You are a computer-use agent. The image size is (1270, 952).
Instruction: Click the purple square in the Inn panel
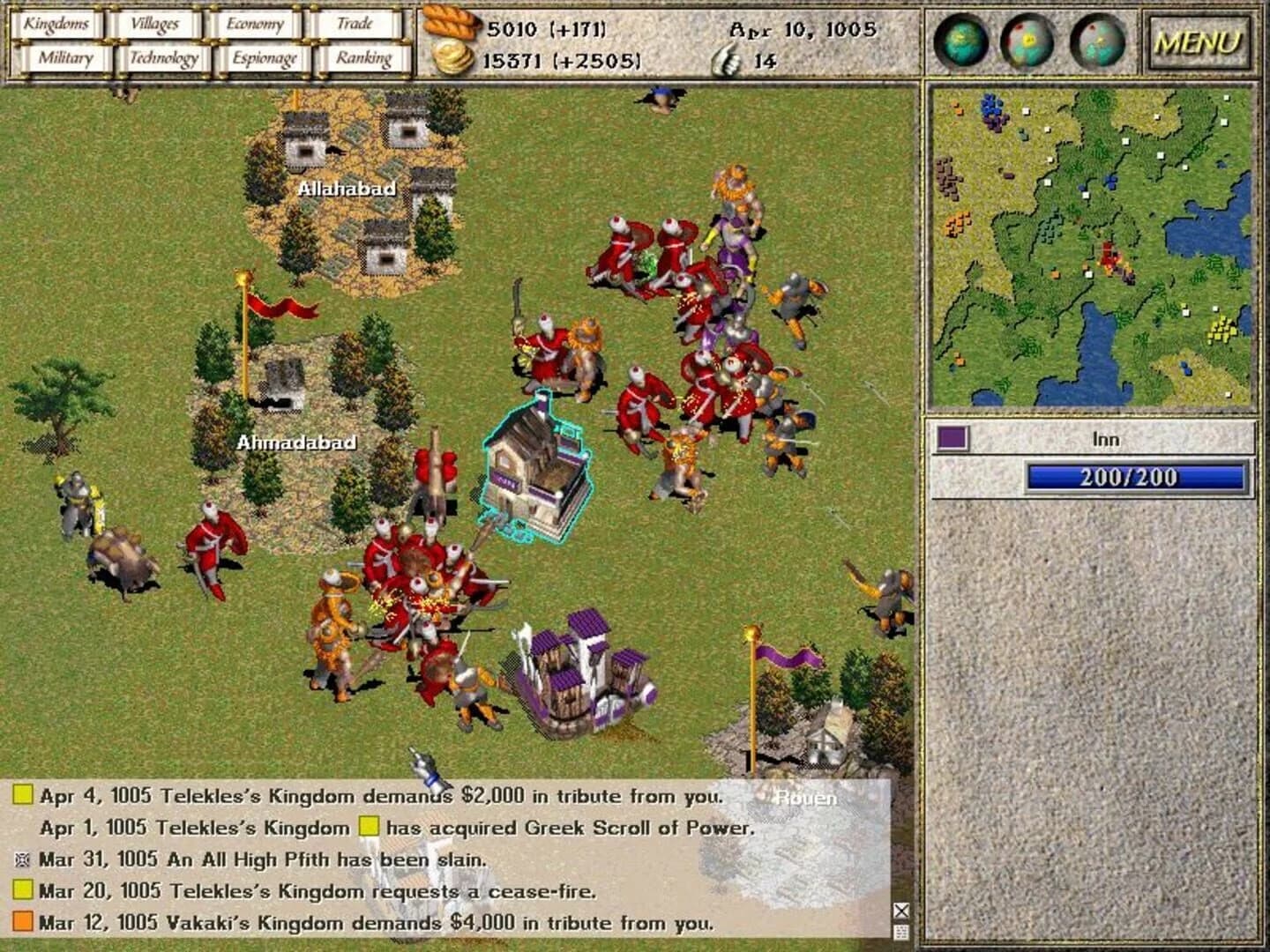pyautogui.click(x=952, y=435)
